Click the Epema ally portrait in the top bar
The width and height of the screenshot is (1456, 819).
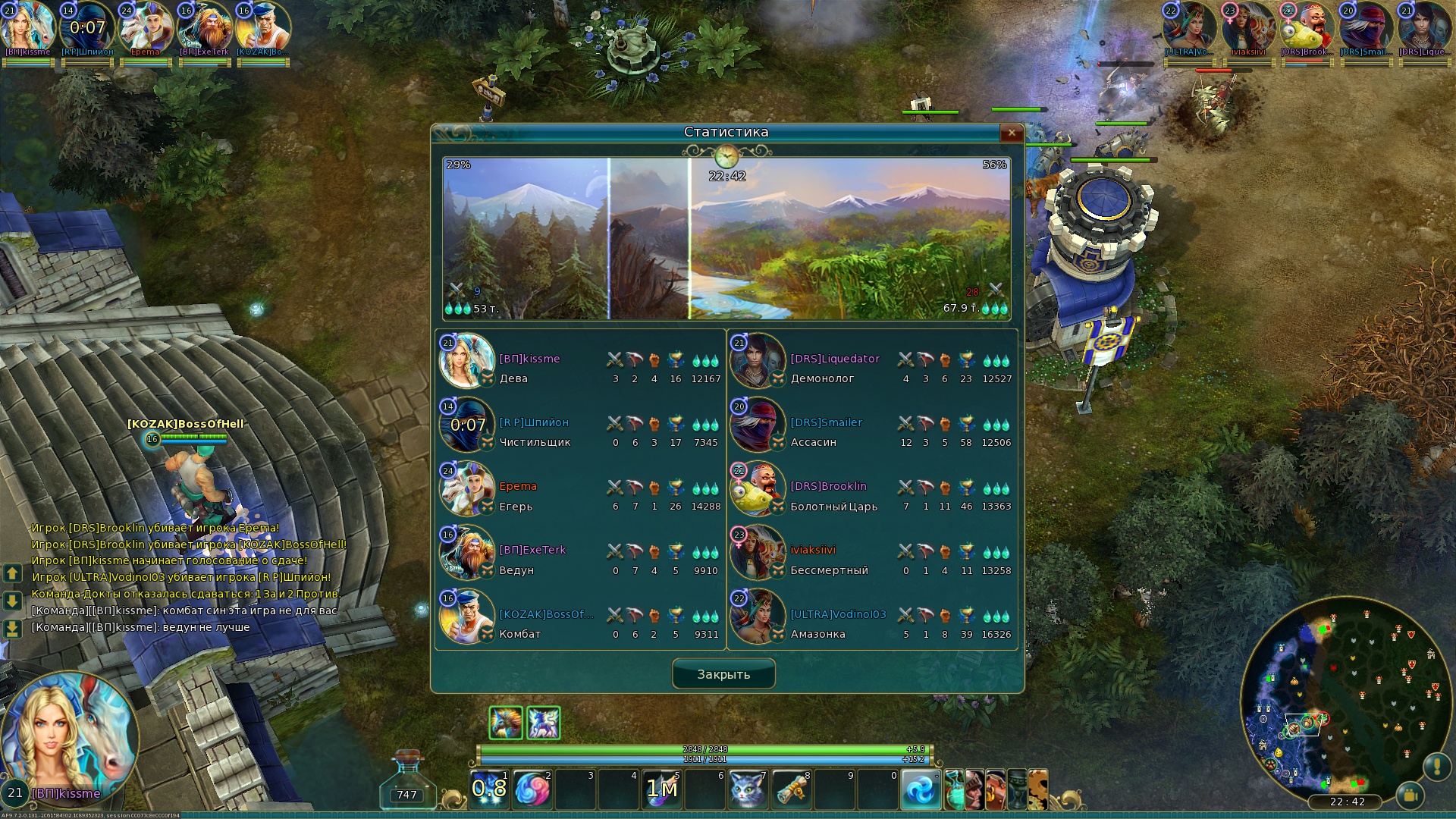tap(146, 30)
